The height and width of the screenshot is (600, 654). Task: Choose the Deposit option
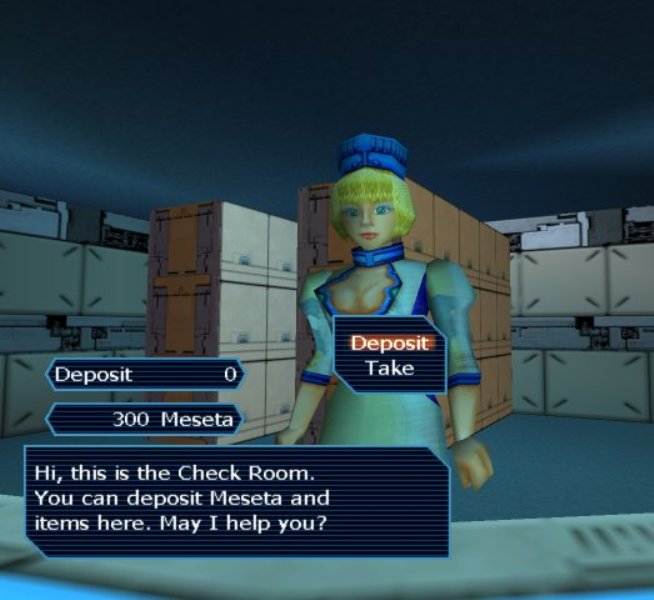coord(389,343)
